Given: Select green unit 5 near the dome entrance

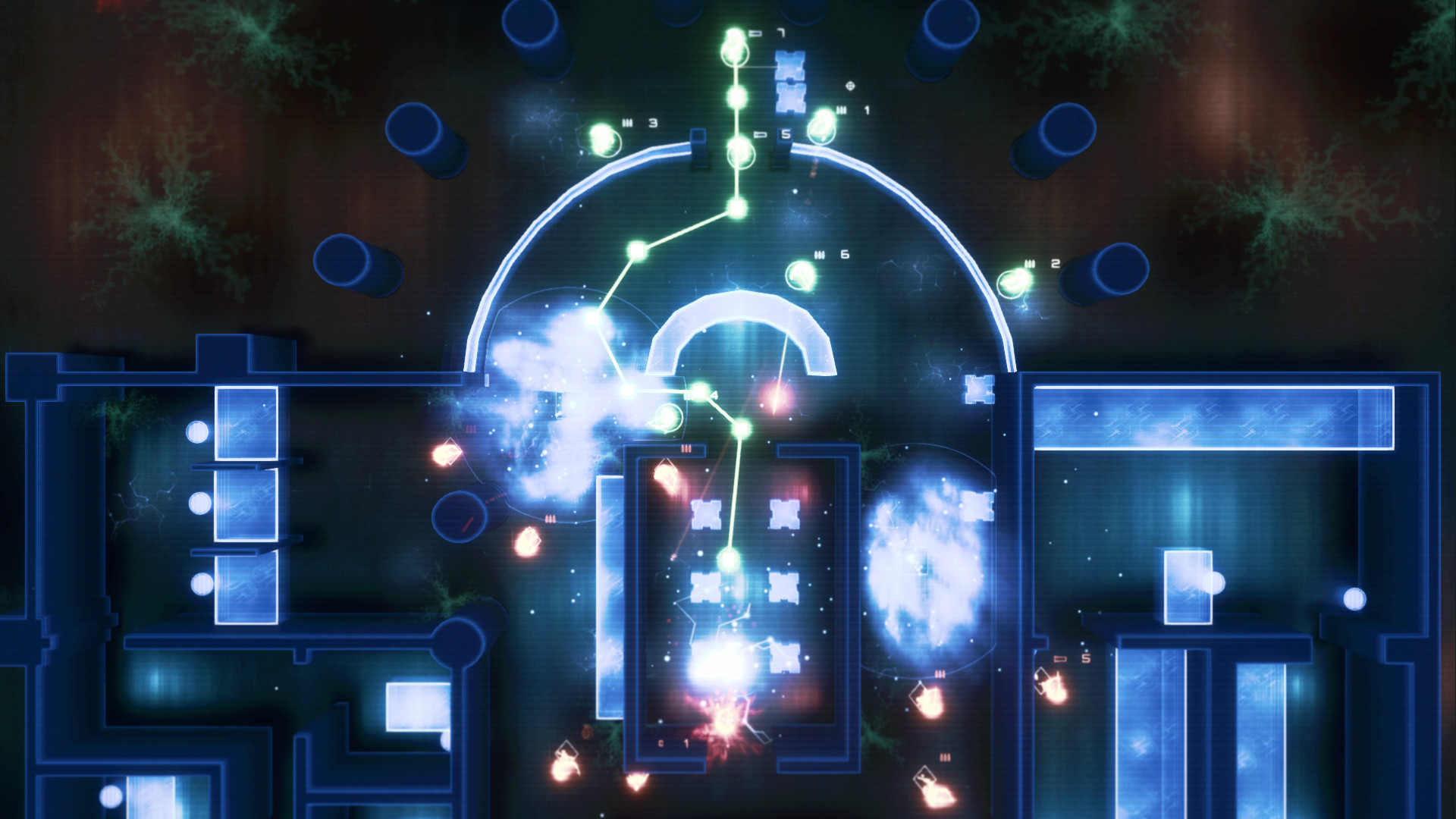Looking at the screenshot, I should click(x=741, y=153).
